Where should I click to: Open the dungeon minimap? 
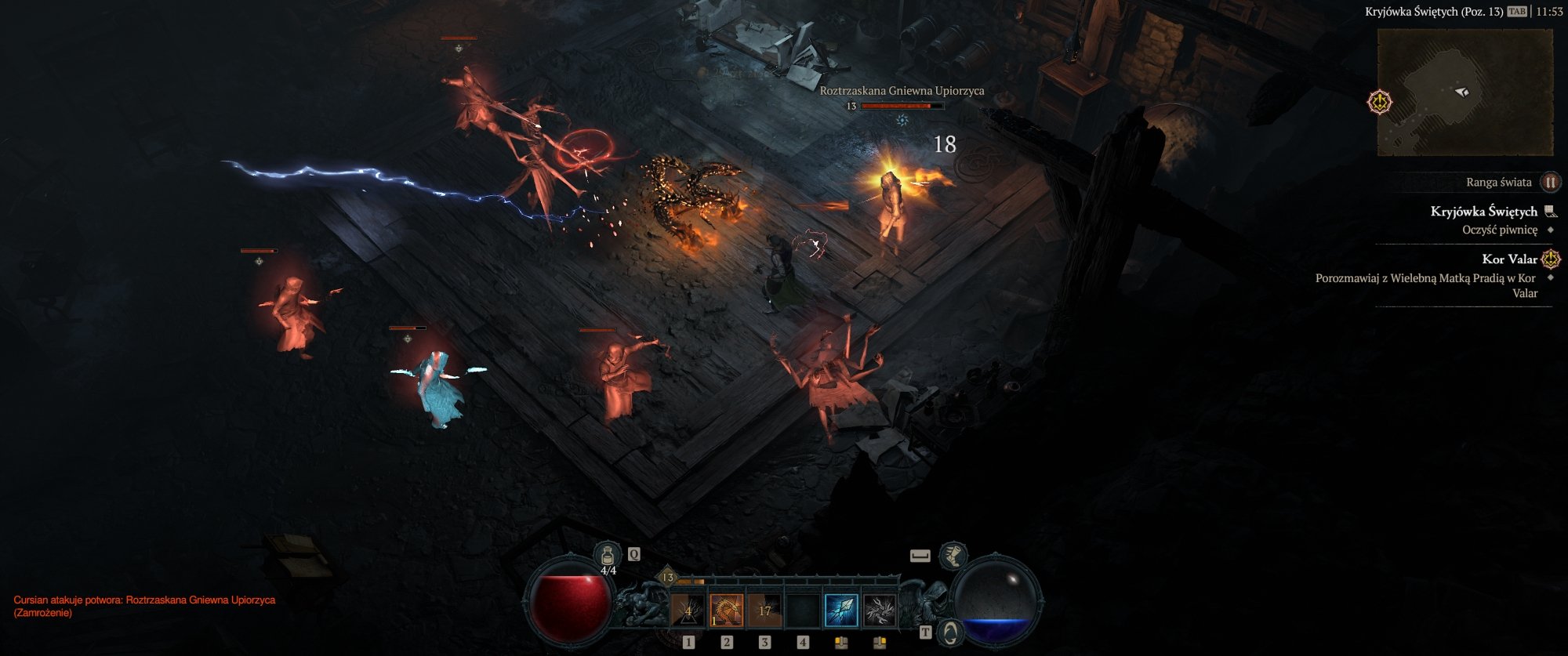click(x=1465, y=92)
